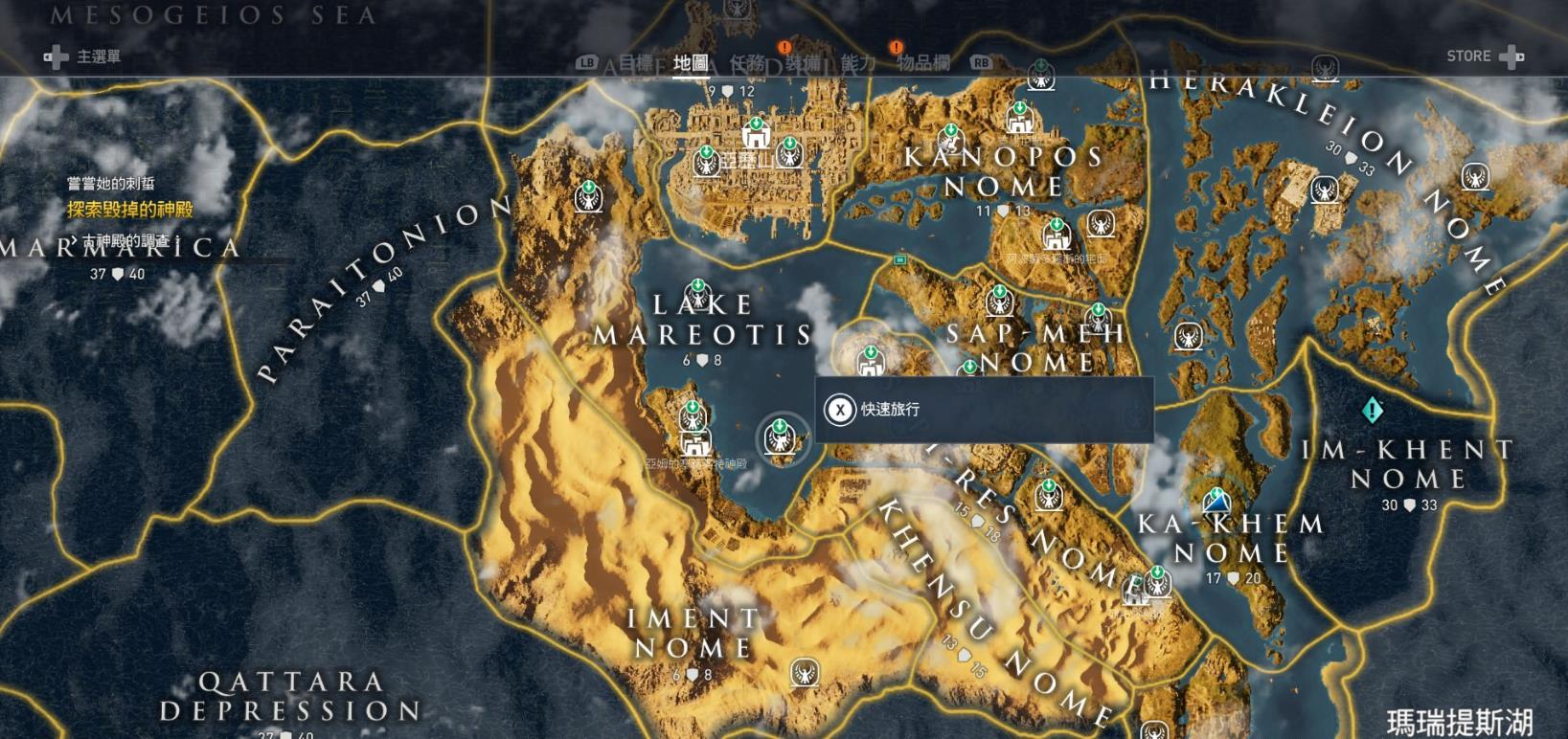Select the teal diamond quest marker in Im-Khent Nome
The image size is (1568, 739).
pyautogui.click(x=1372, y=411)
